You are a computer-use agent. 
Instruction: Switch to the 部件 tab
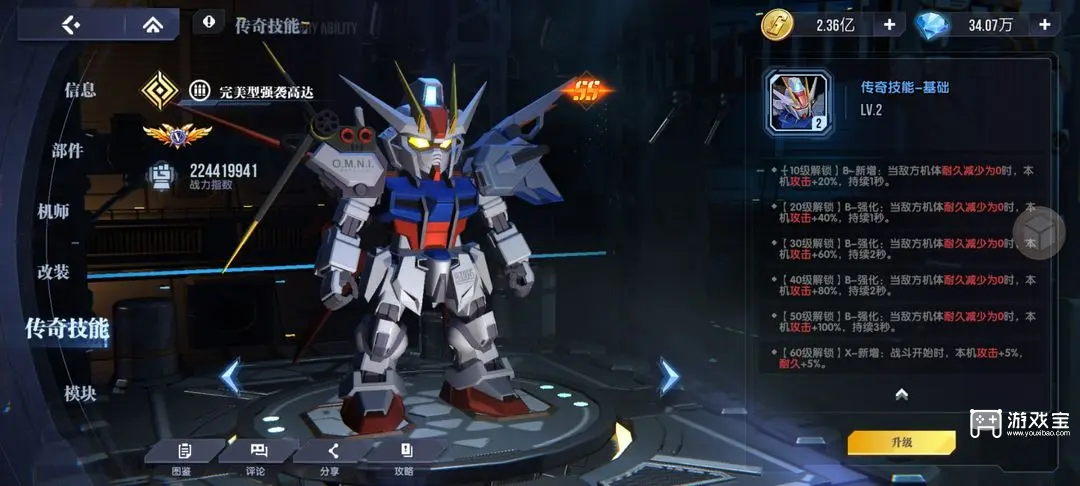click(67, 151)
